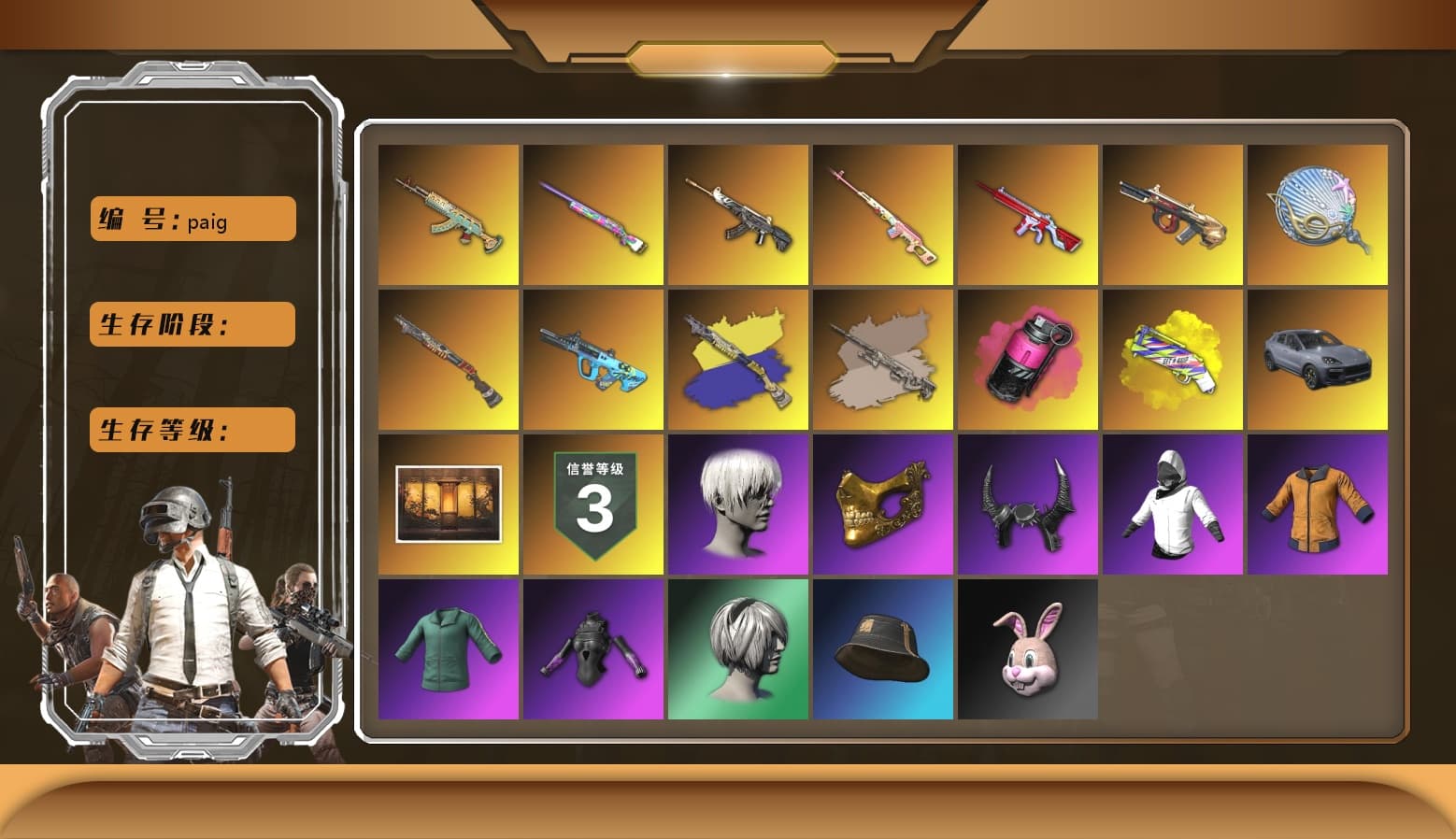Select the rainbow striped pistol skin
The width and height of the screenshot is (1456, 839).
click(x=1173, y=358)
